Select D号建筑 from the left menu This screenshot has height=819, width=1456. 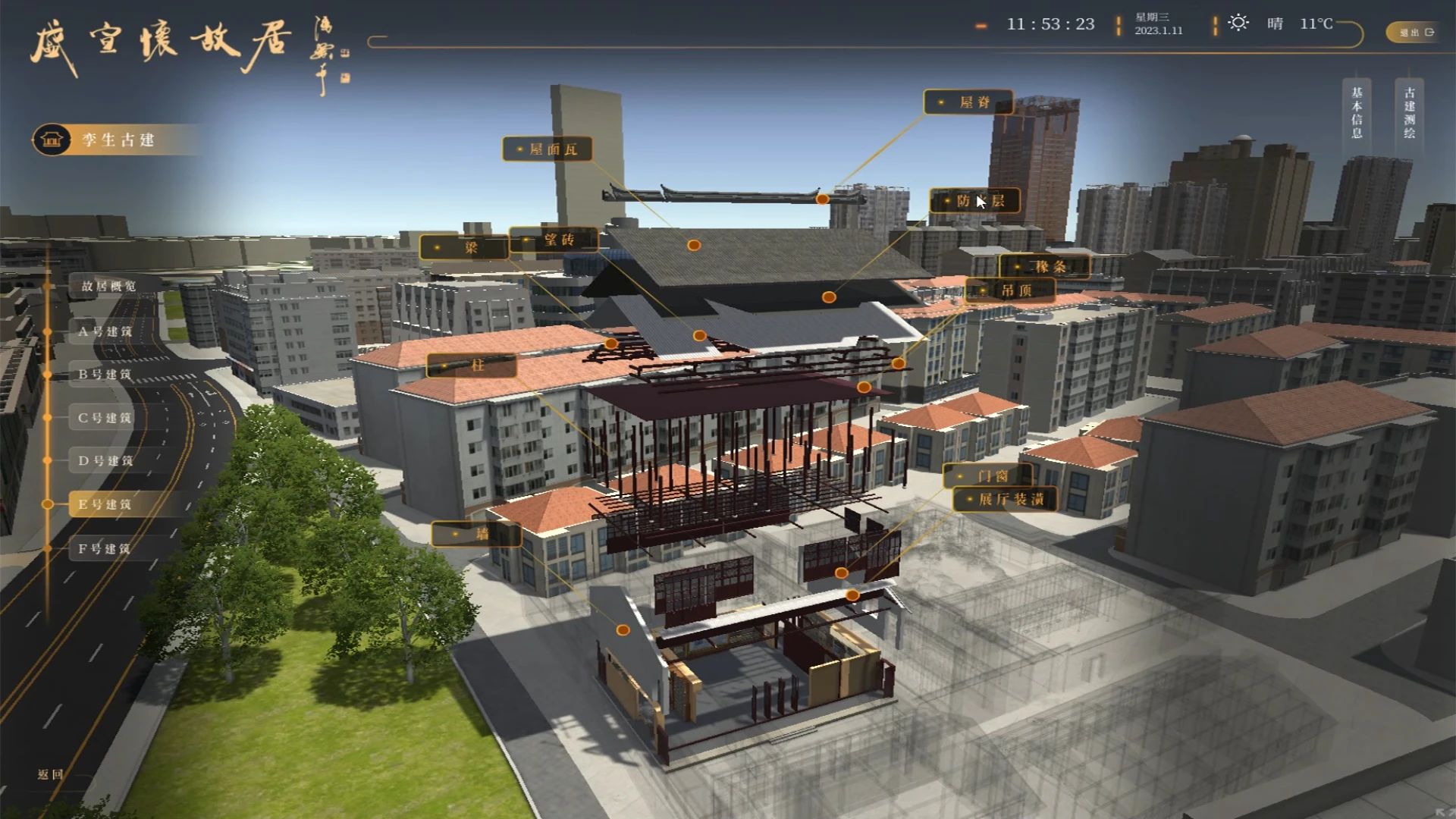click(x=105, y=460)
